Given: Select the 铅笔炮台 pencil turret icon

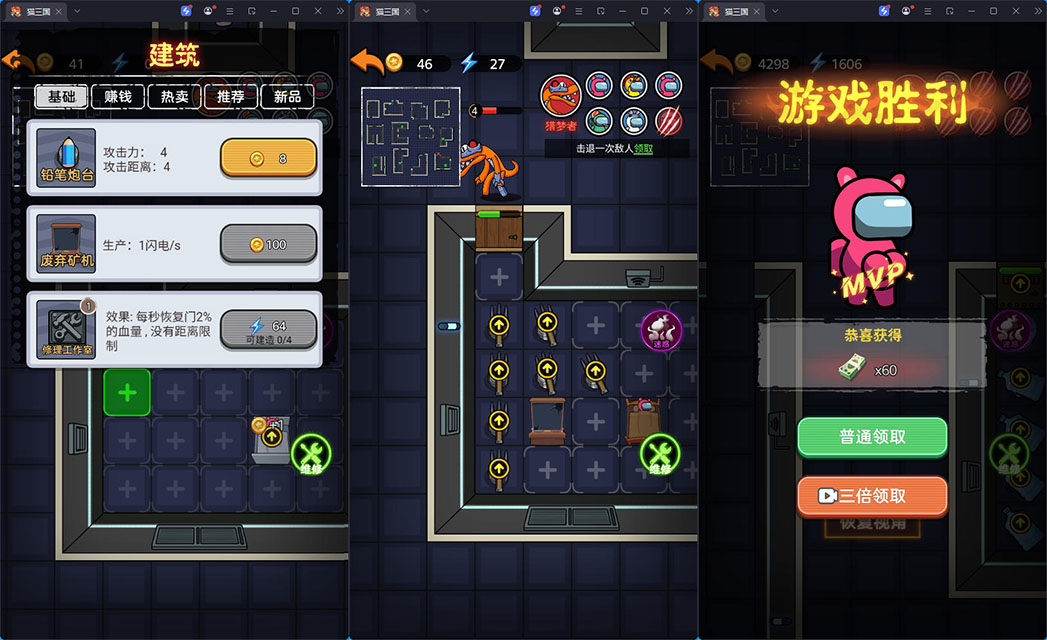Looking at the screenshot, I should pyautogui.click(x=66, y=159).
